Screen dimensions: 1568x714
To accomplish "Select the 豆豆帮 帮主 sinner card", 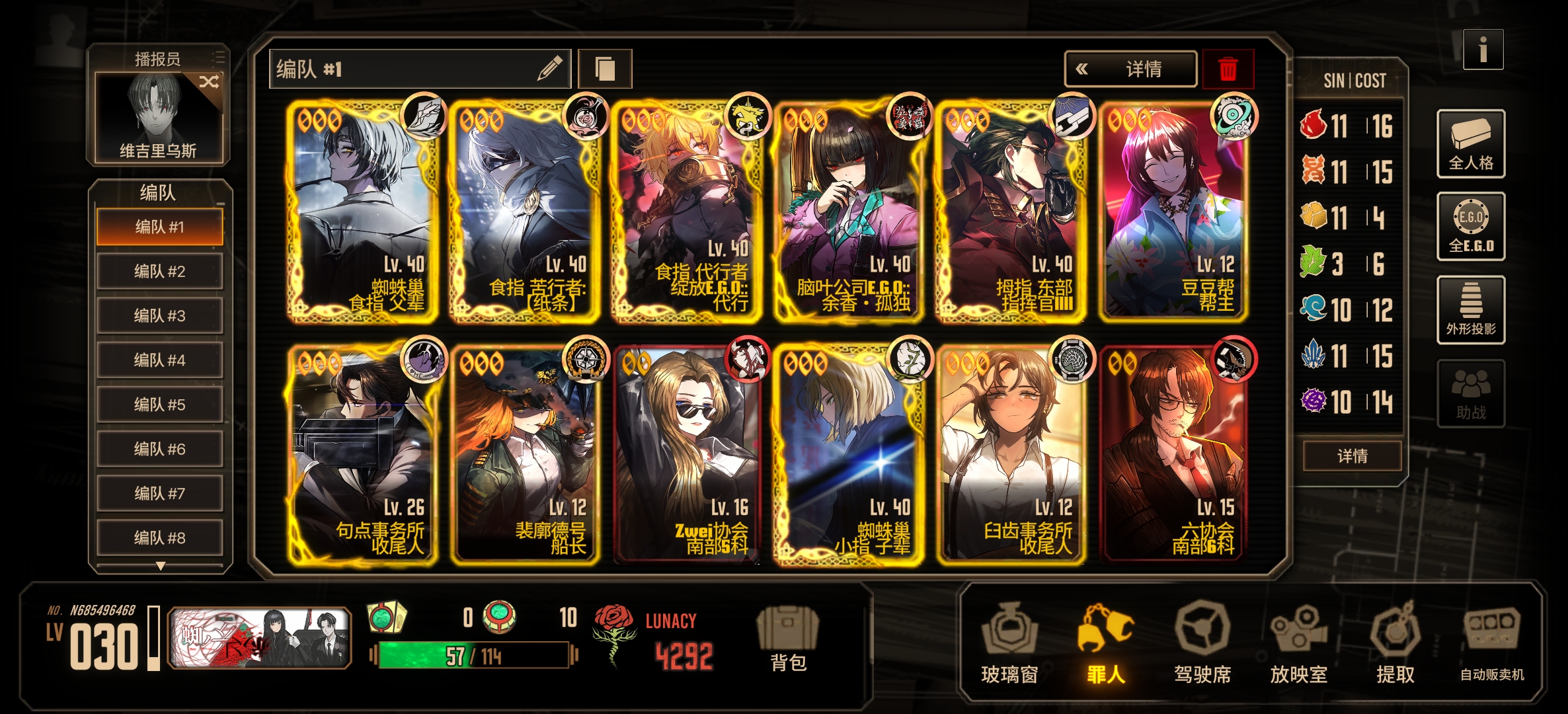I will (1175, 212).
